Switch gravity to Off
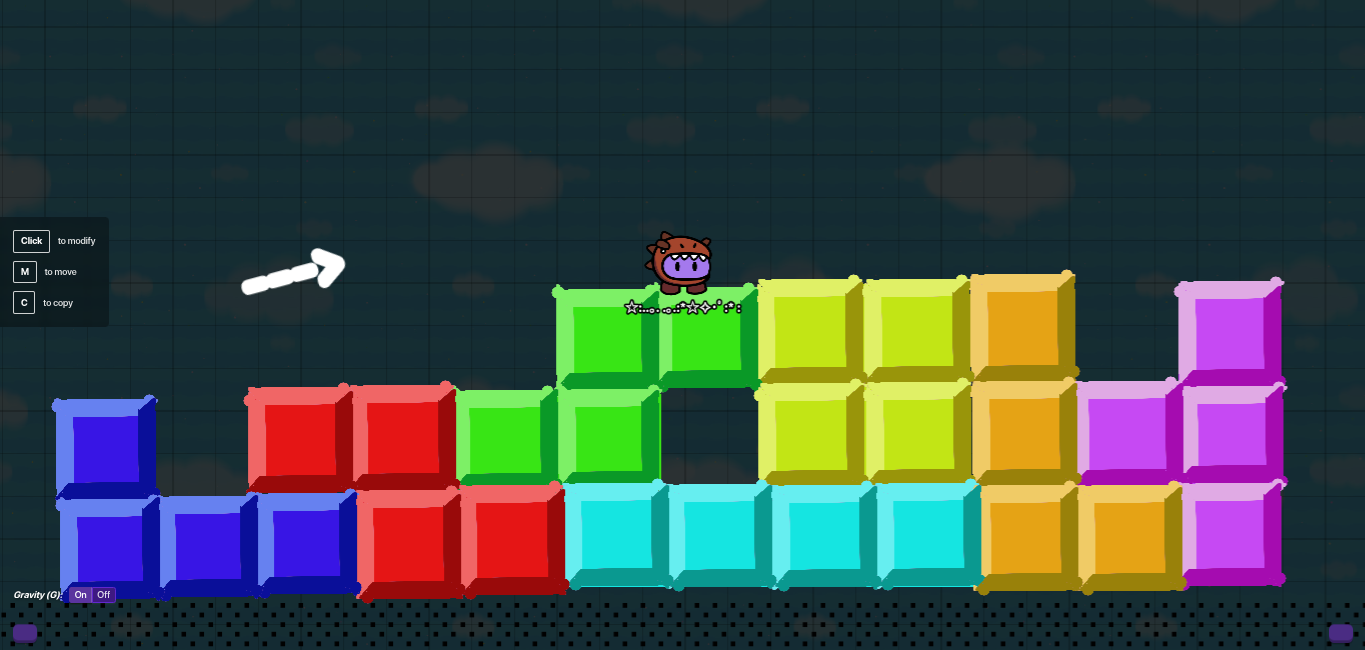Image resolution: width=1365 pixels, height=650 pixels. click(104, 595)
